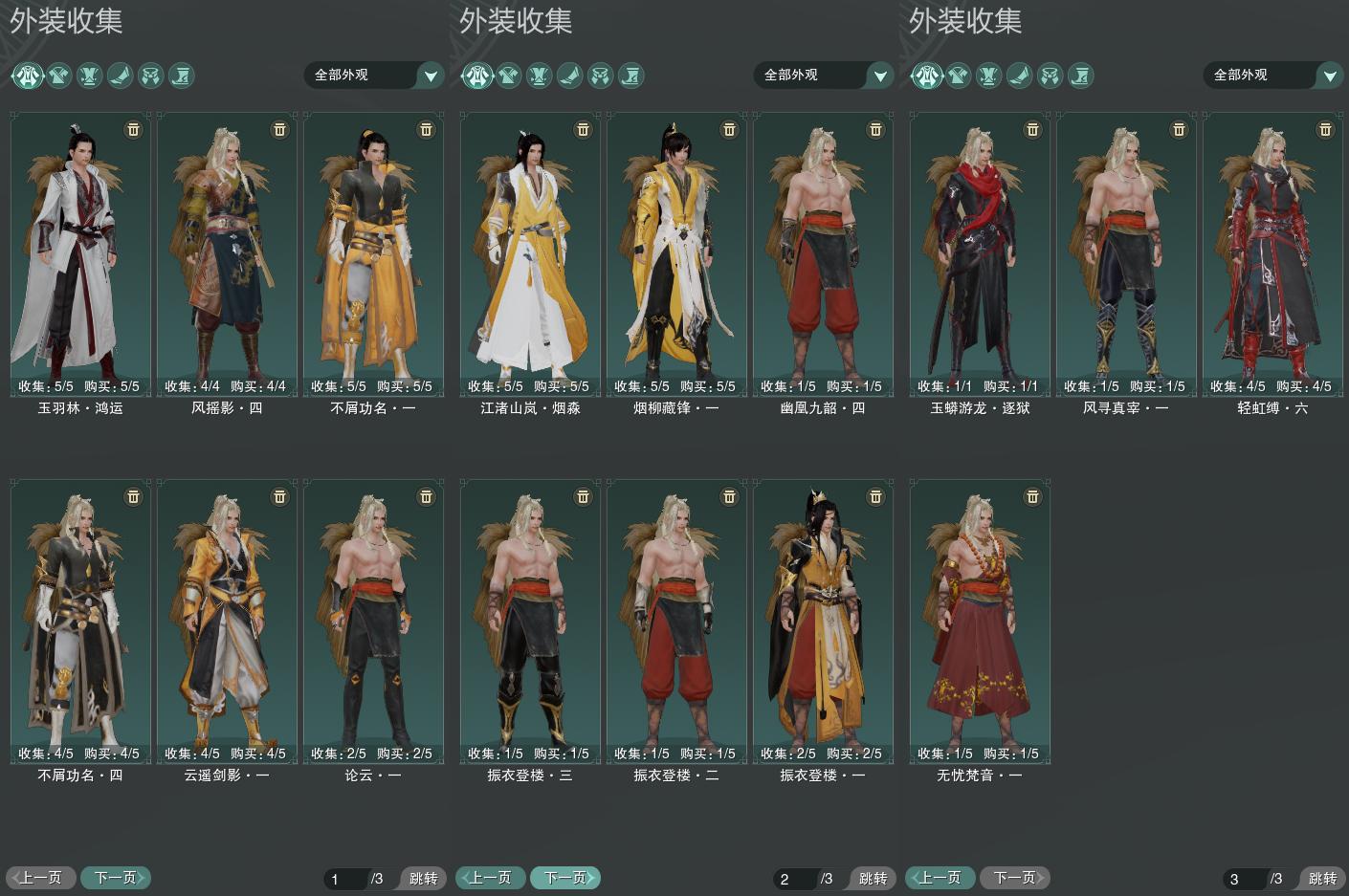The height and width of the screenshot is (896, 1349).
Task: Click the trash icon on 无忧梵音·一
Action: click(1032, 496)
